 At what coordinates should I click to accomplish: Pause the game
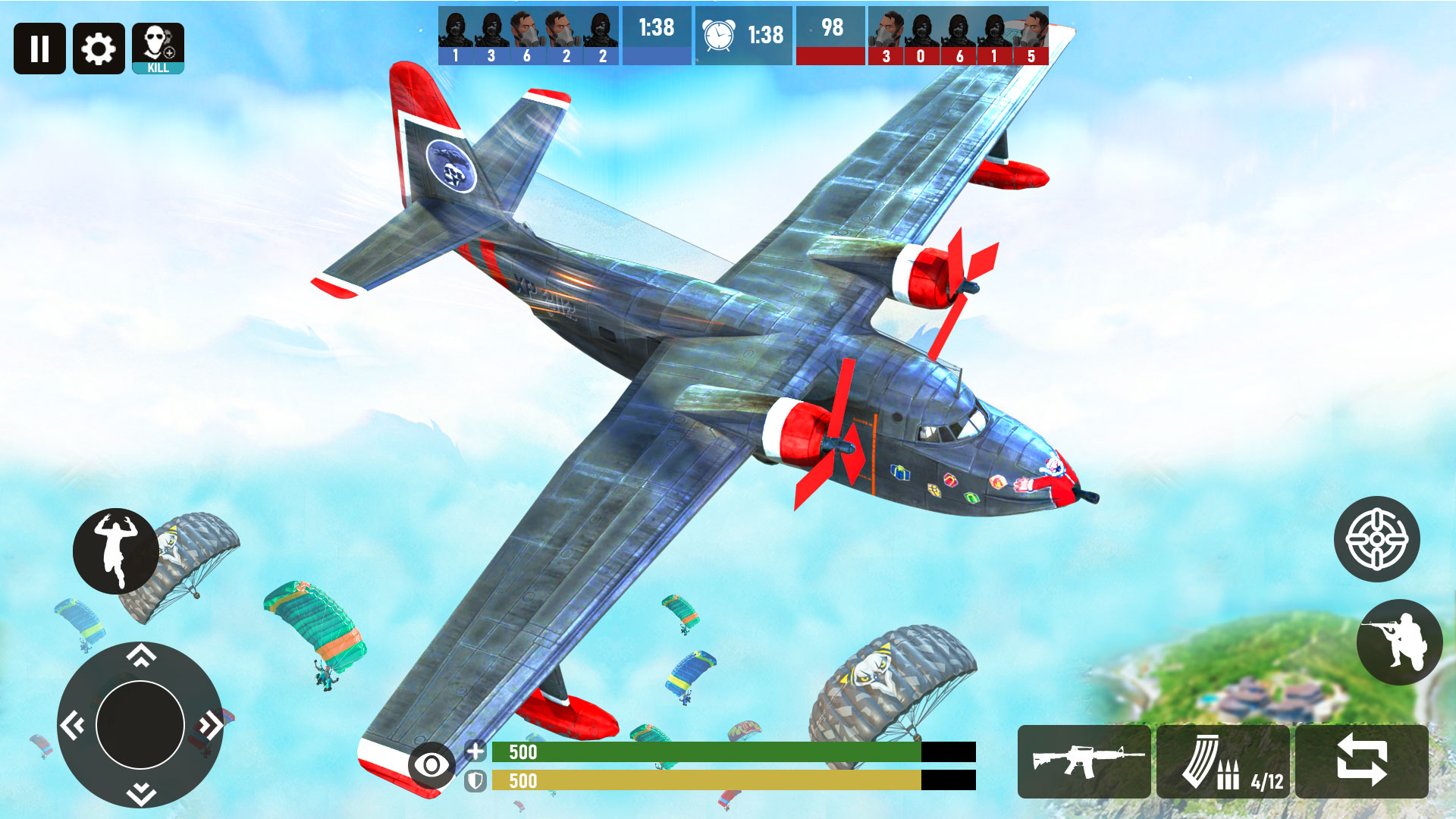pos(39,49)
